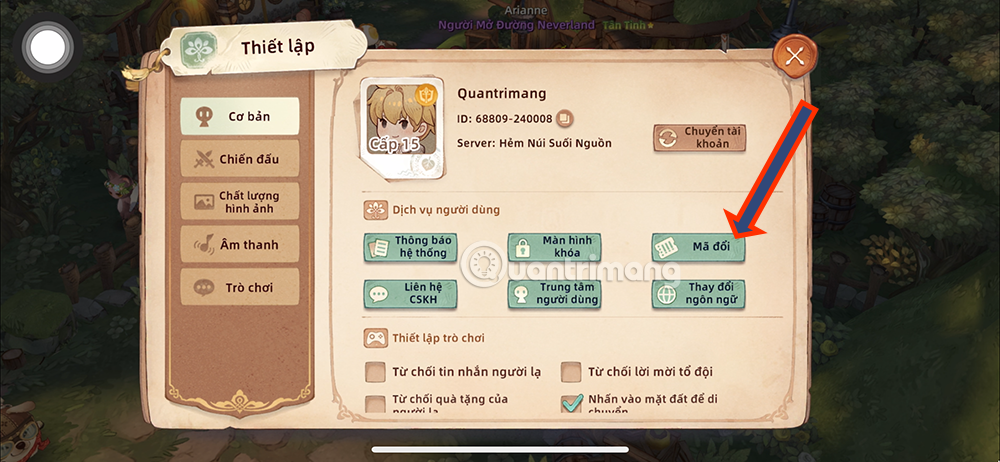Image resolution: width=1000 pixels, height=462 pixels.
Task: Enable Từ chối lời mời tổ đội
Action: click(x=571, y=373)
